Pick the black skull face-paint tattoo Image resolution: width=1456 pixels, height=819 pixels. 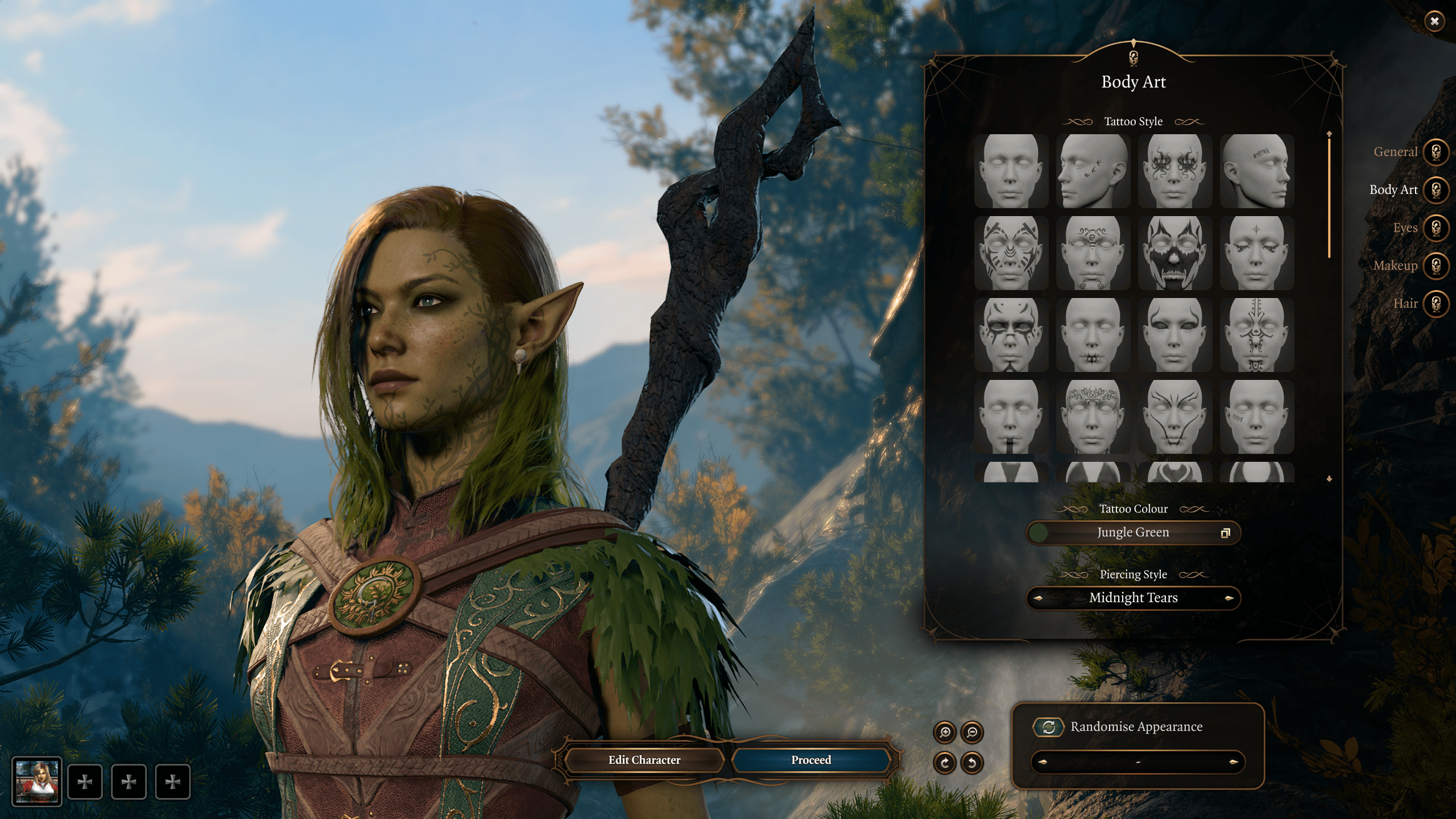tap(1174, 253)
